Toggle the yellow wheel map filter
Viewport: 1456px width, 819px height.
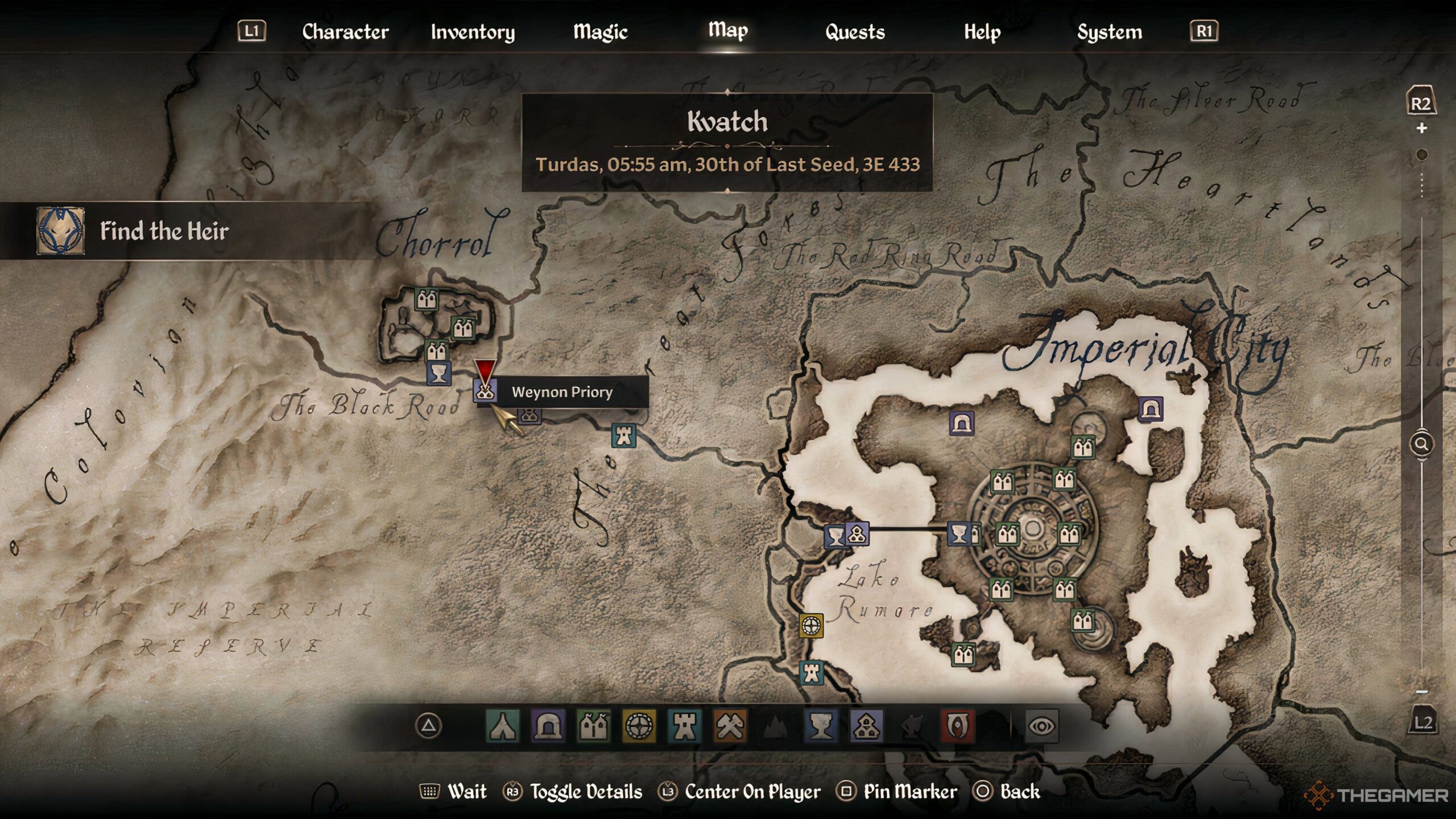(x=639, y=726)
